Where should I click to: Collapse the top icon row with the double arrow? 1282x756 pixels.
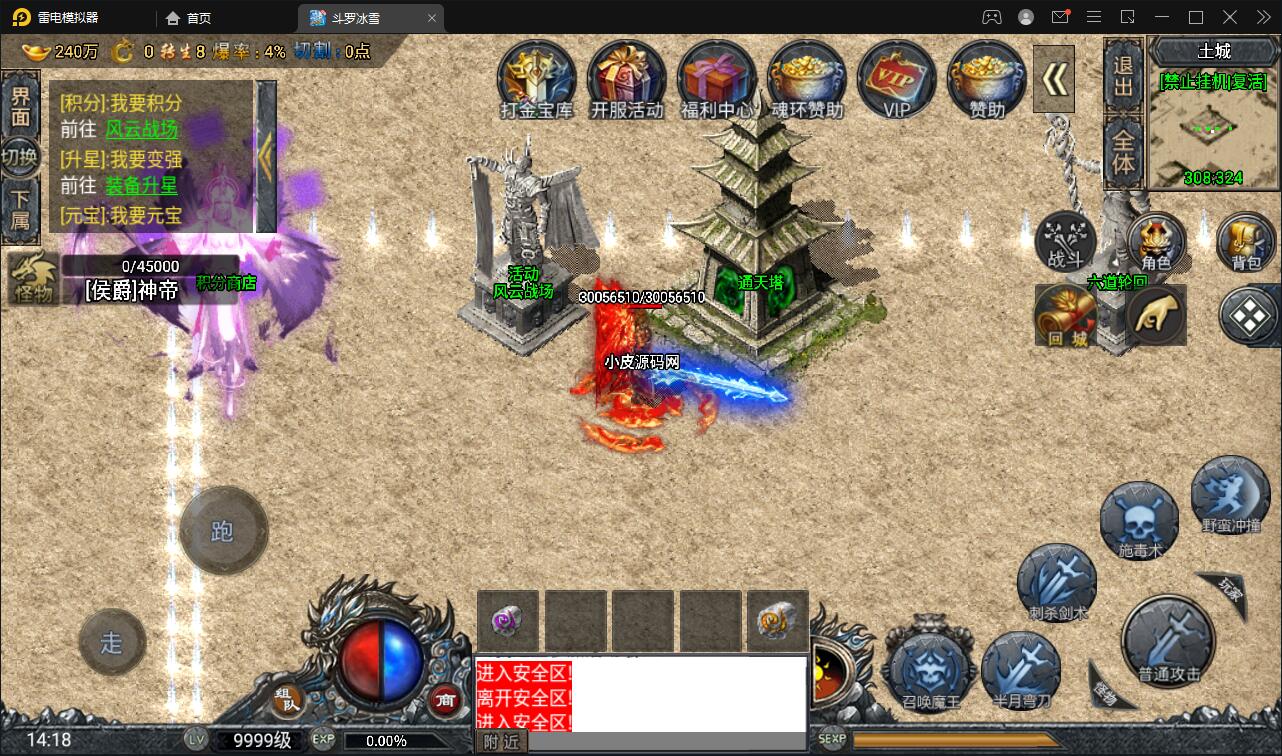1053,80
